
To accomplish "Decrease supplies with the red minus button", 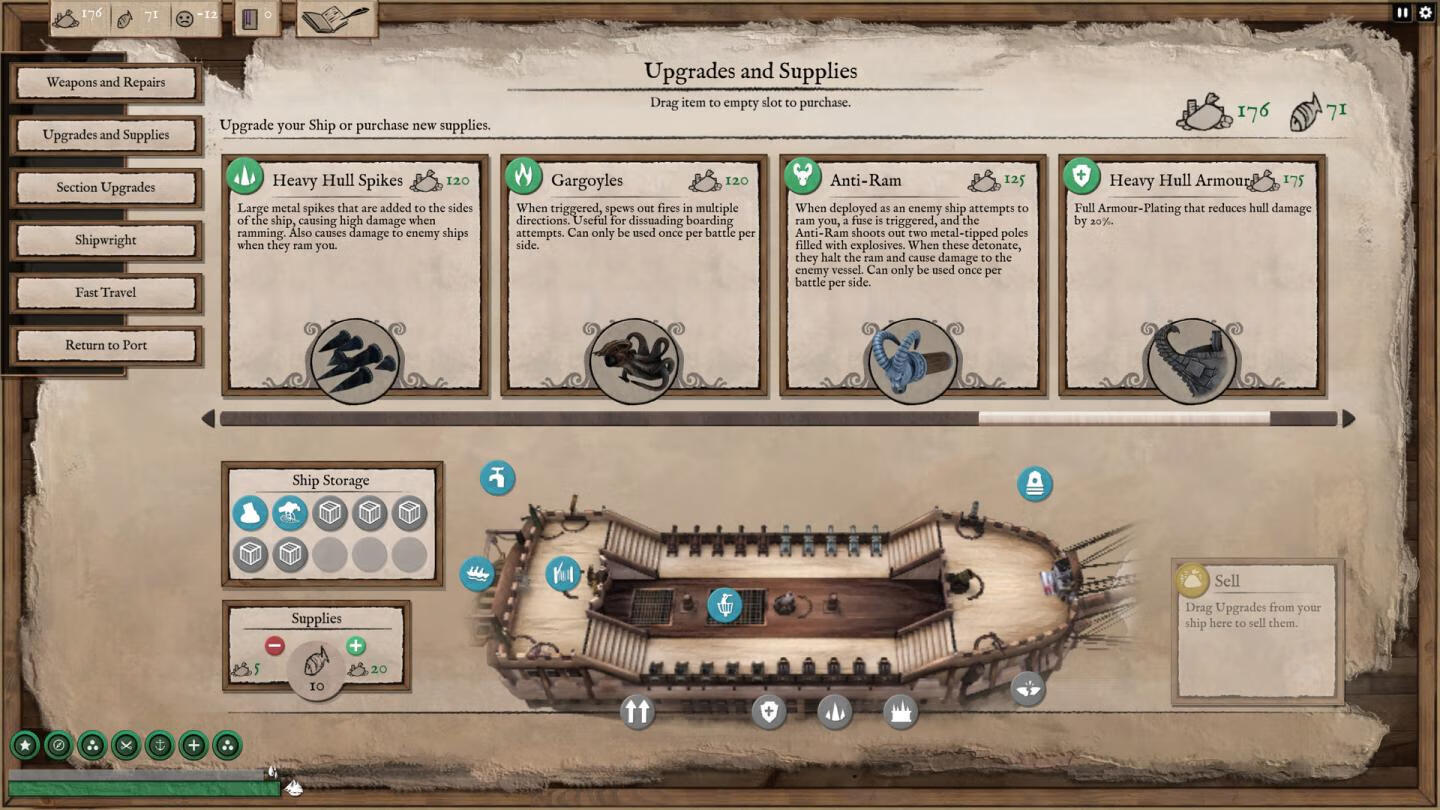I will 274,646.
